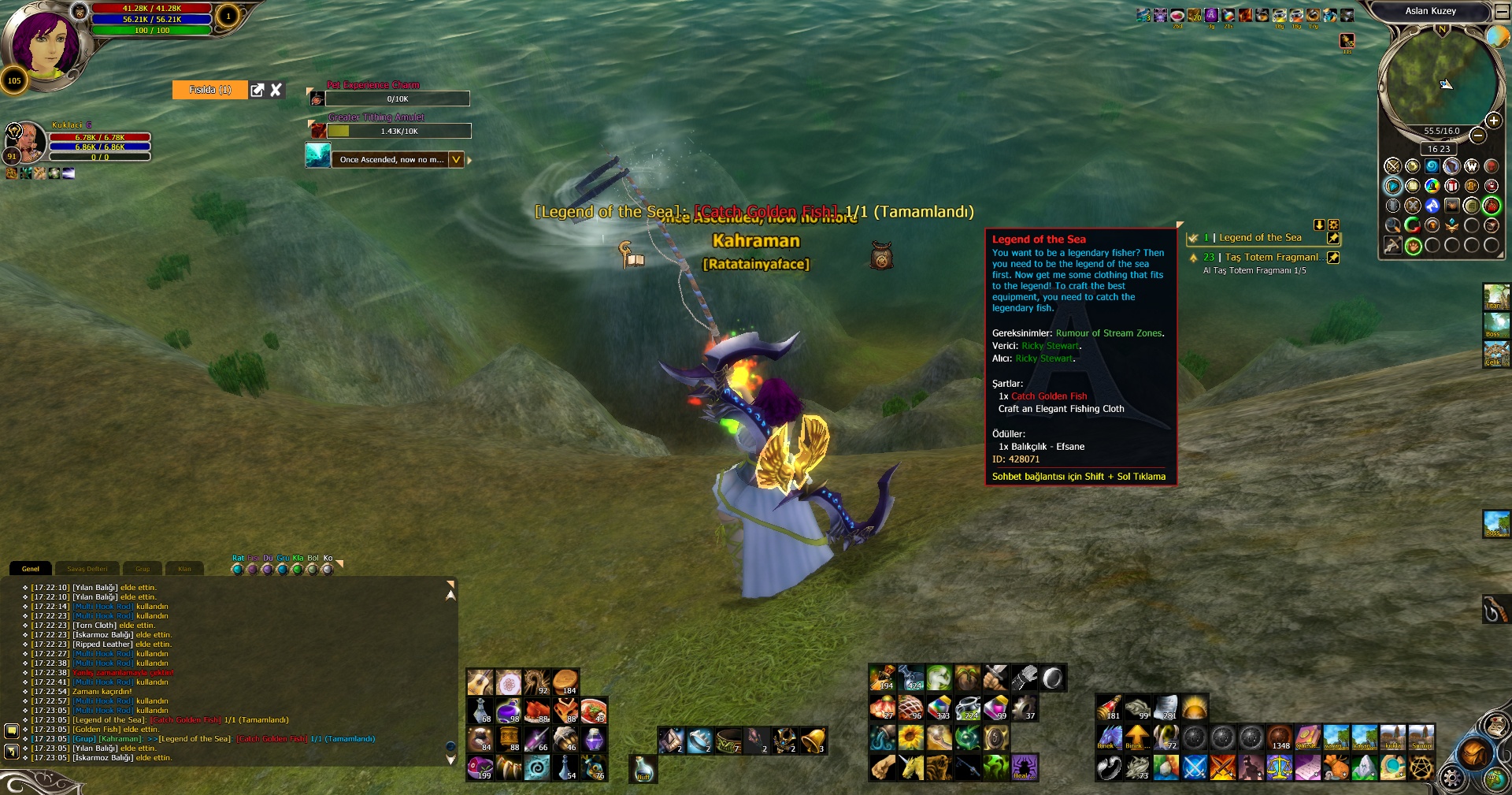
Task: Select Legend of the Sea quest tracker entry
Action: point(1260,238)
